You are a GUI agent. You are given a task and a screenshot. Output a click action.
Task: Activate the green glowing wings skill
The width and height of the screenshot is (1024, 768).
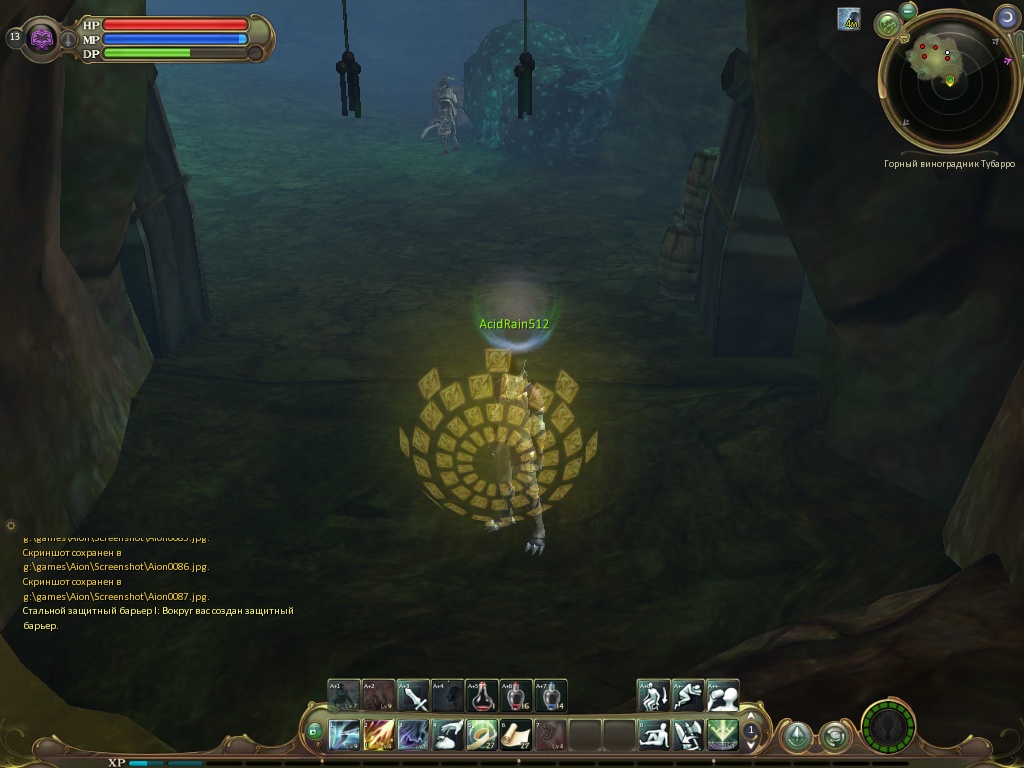(x=722, y=735)
